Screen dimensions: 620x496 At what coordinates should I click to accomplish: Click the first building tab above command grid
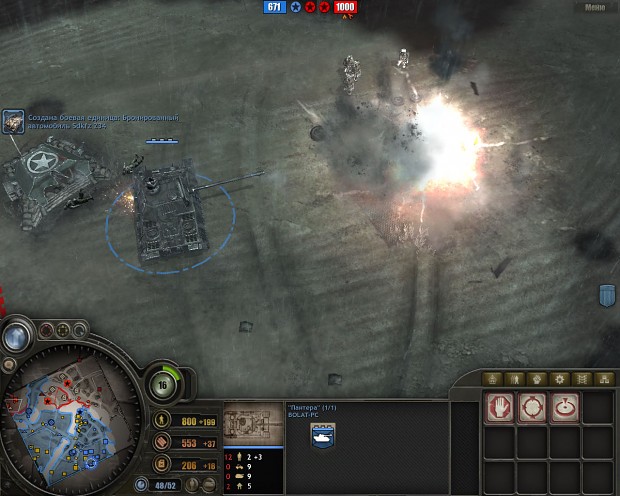[491, 379]
